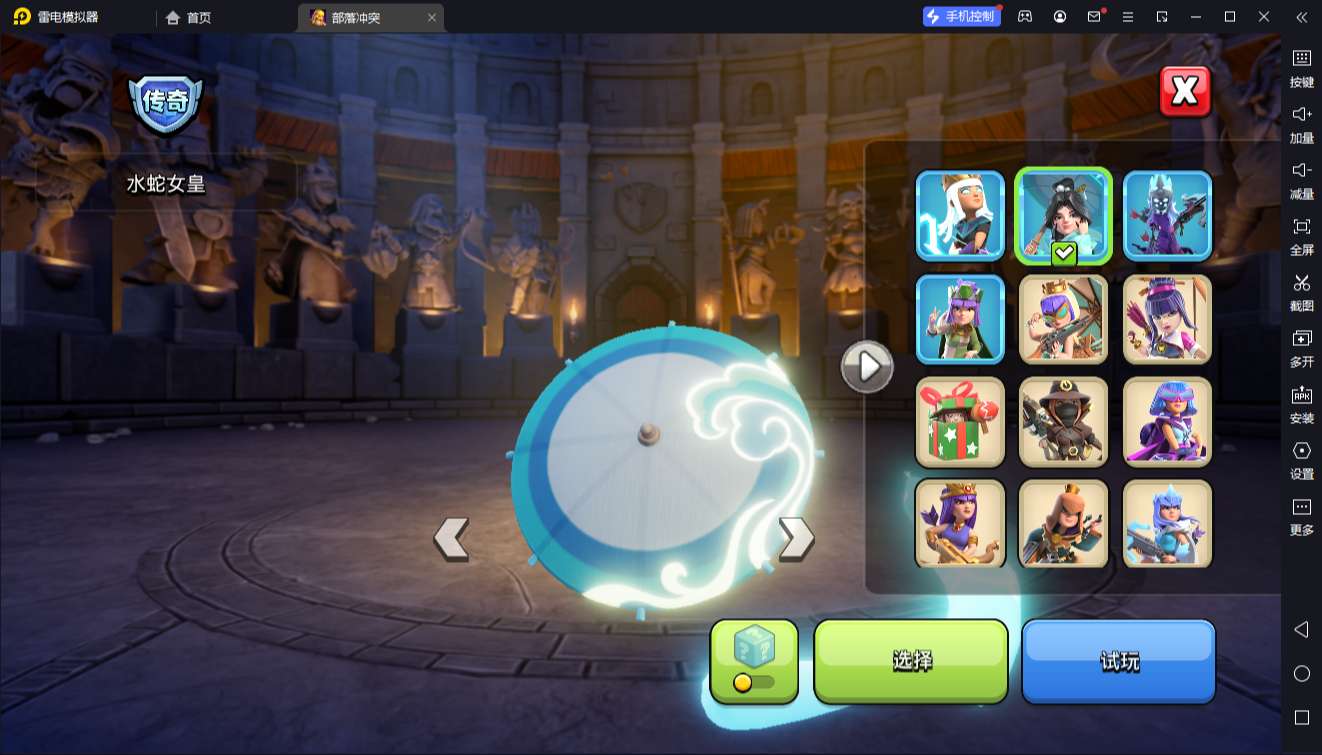Image resolution: width=1322 pixels, height=755 pixels.
Task: Pick the dark purple ghost queen skin
Action: point(1167,216)
